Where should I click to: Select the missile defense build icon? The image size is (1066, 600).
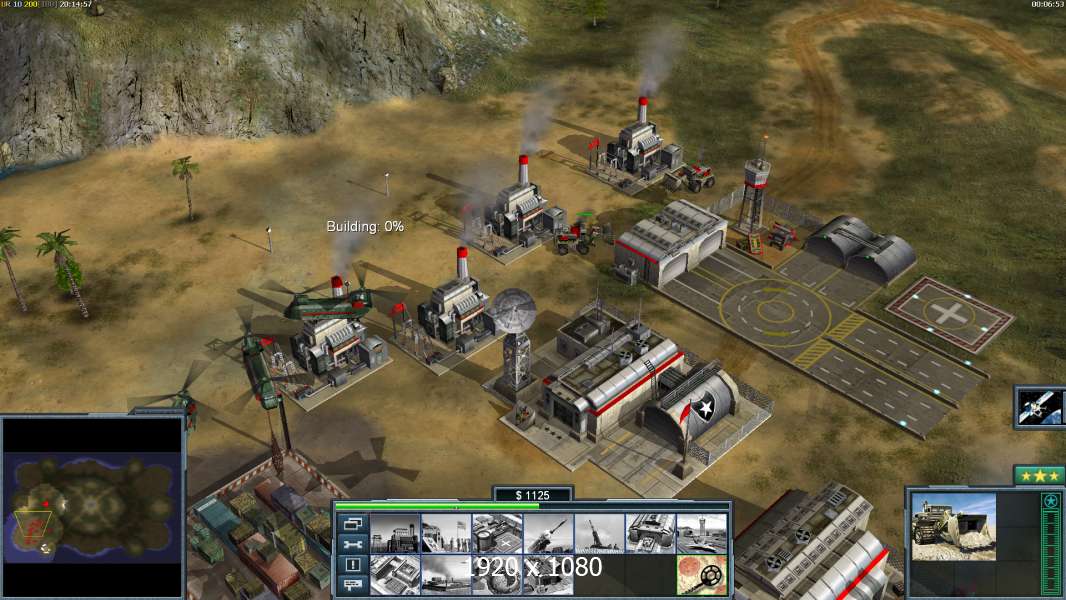pyautogui.click(x=548, y=534)
